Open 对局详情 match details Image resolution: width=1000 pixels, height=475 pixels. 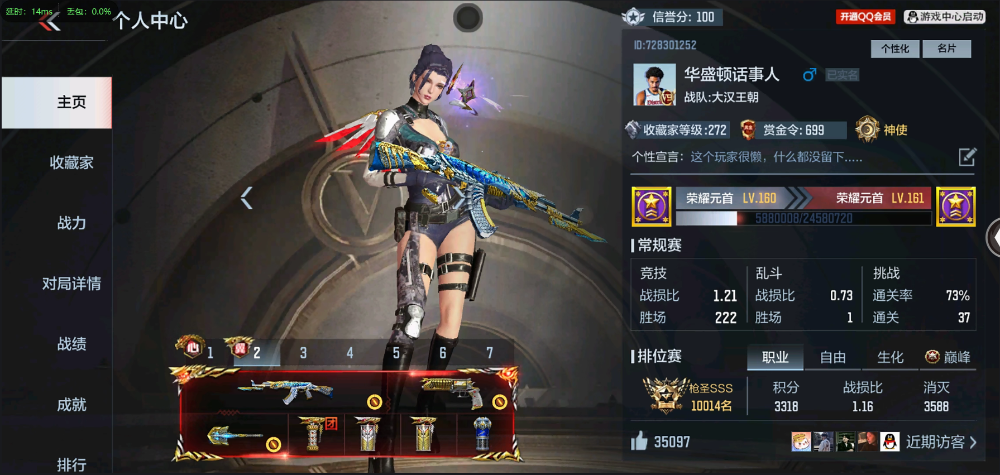(71, 284)
